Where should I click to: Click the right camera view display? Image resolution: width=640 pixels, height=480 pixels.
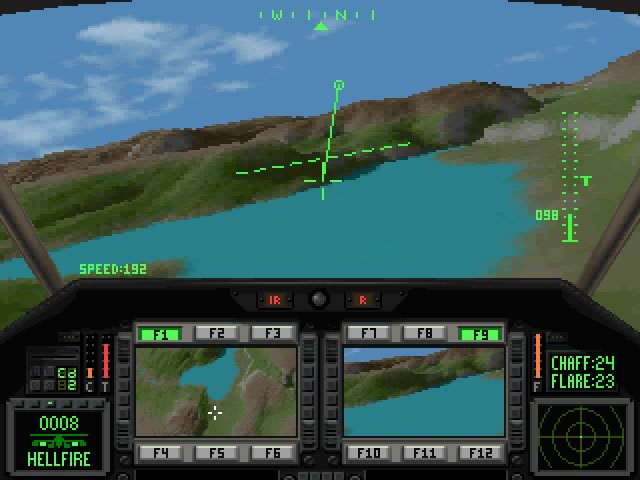424,392
